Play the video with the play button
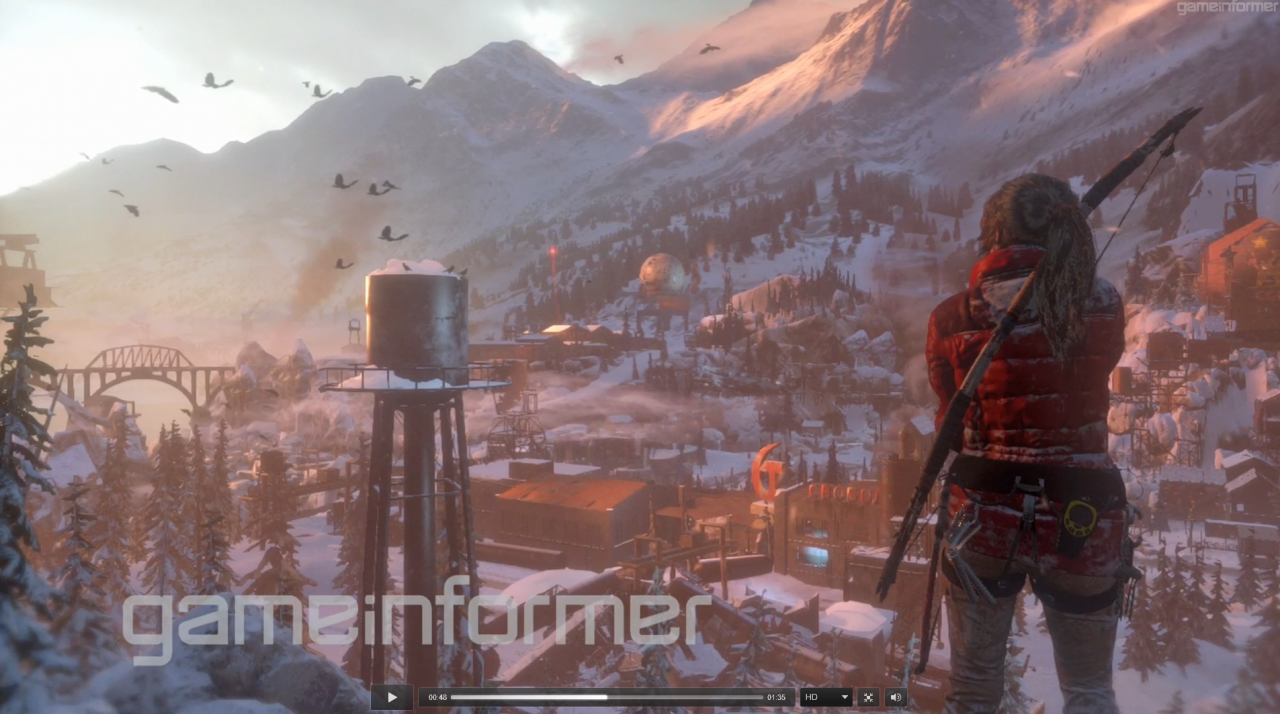The width and height of the screenshot is (1280, 714). coord(392,697)
